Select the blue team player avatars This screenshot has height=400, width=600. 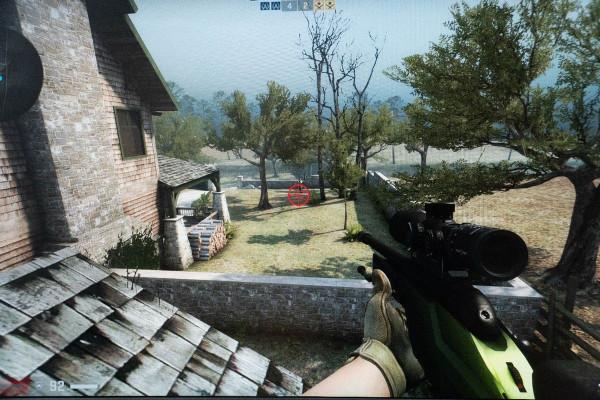pos(271,5)
